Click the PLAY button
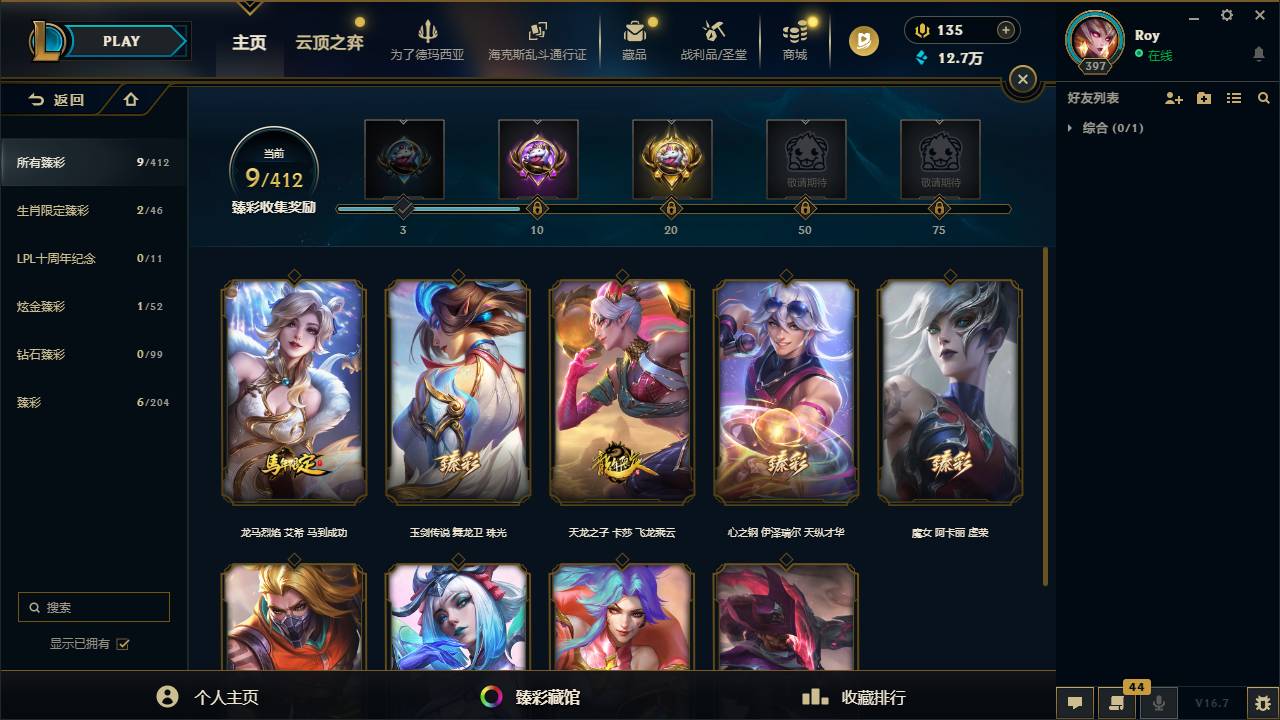The width and height of the screenshot is (1280, 720). (x=122, y=40)
